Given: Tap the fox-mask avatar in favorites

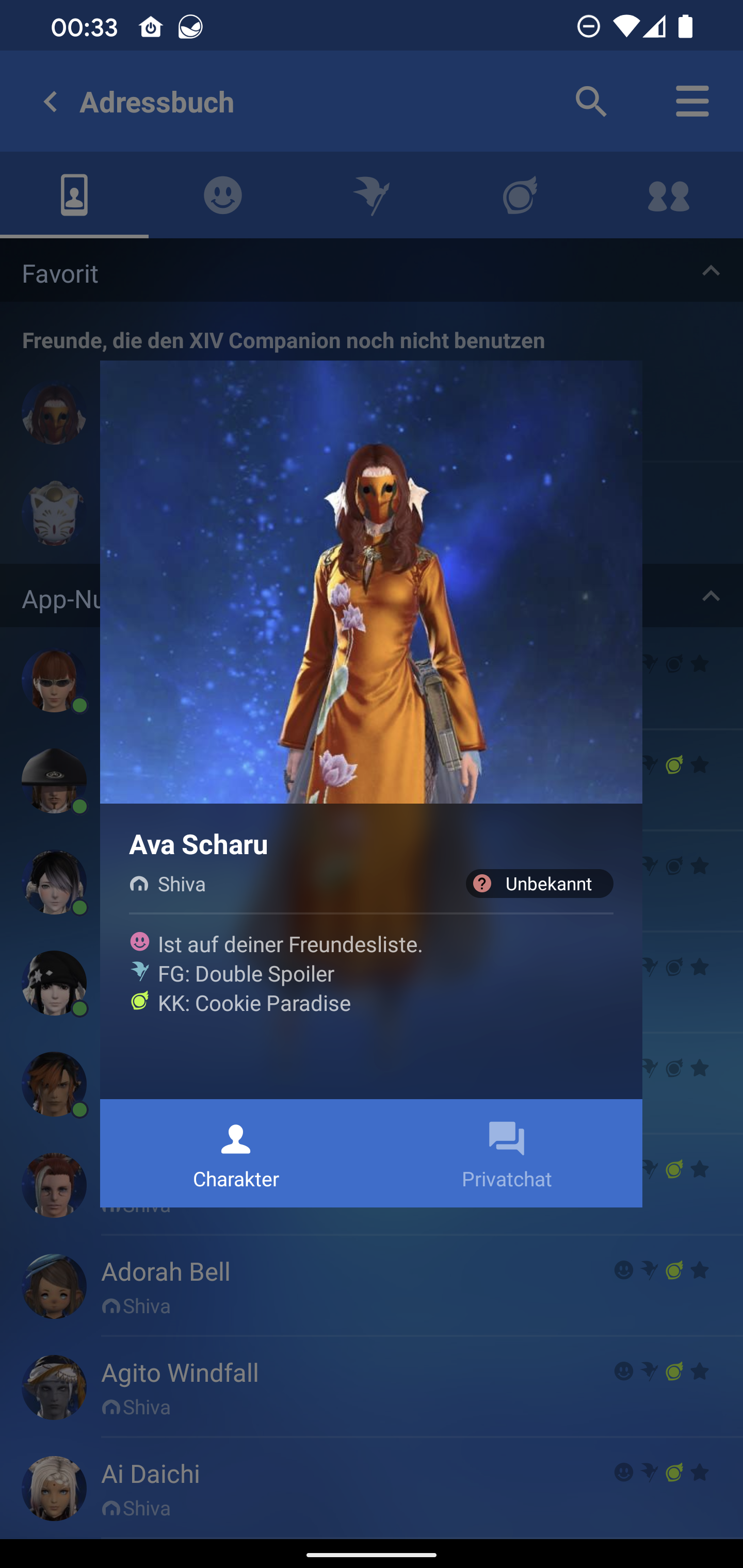Looking at the screenshot, I should (54, 515).
